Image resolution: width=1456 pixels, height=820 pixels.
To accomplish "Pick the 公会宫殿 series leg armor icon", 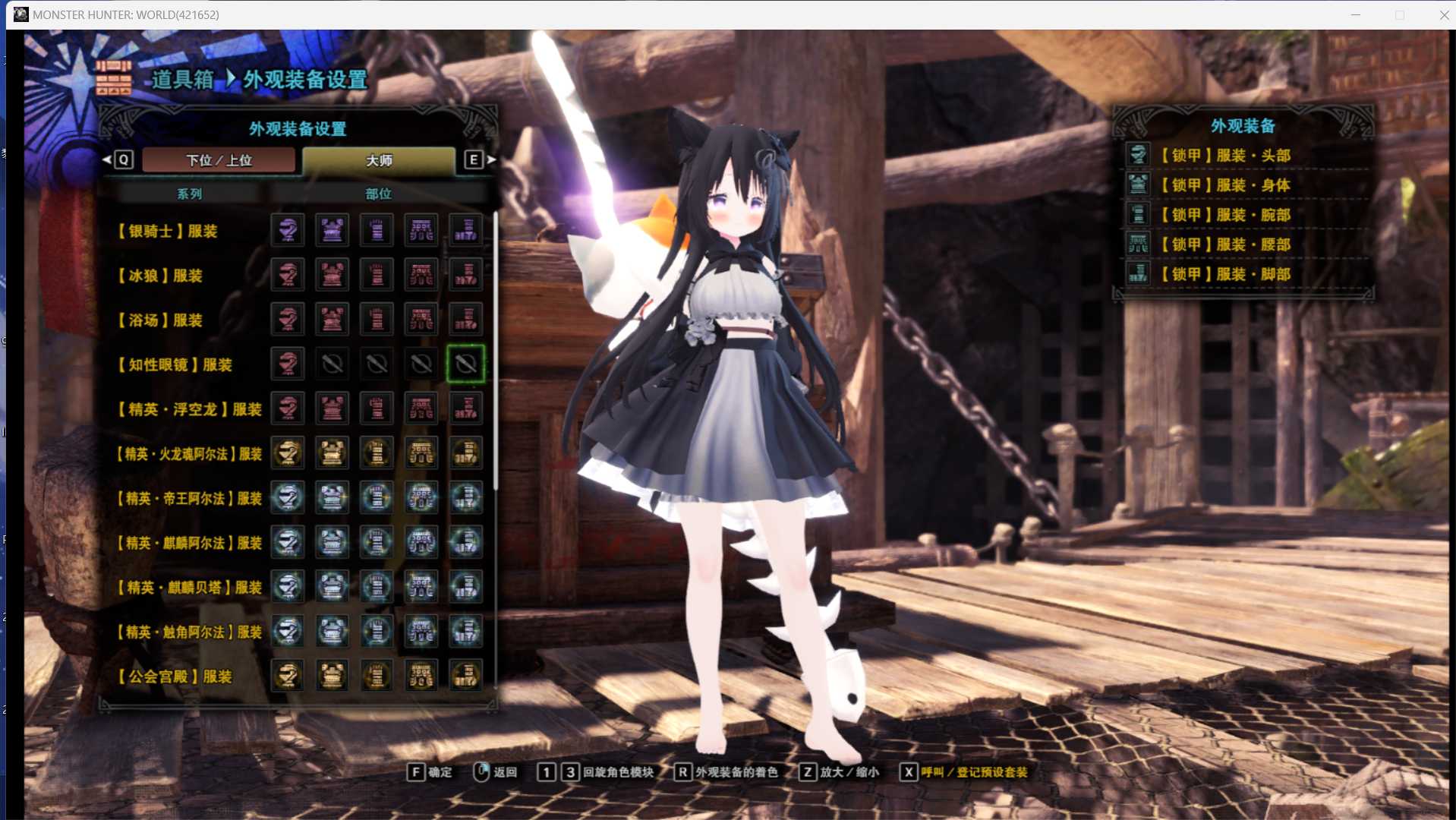I will [x=465, y=676].
